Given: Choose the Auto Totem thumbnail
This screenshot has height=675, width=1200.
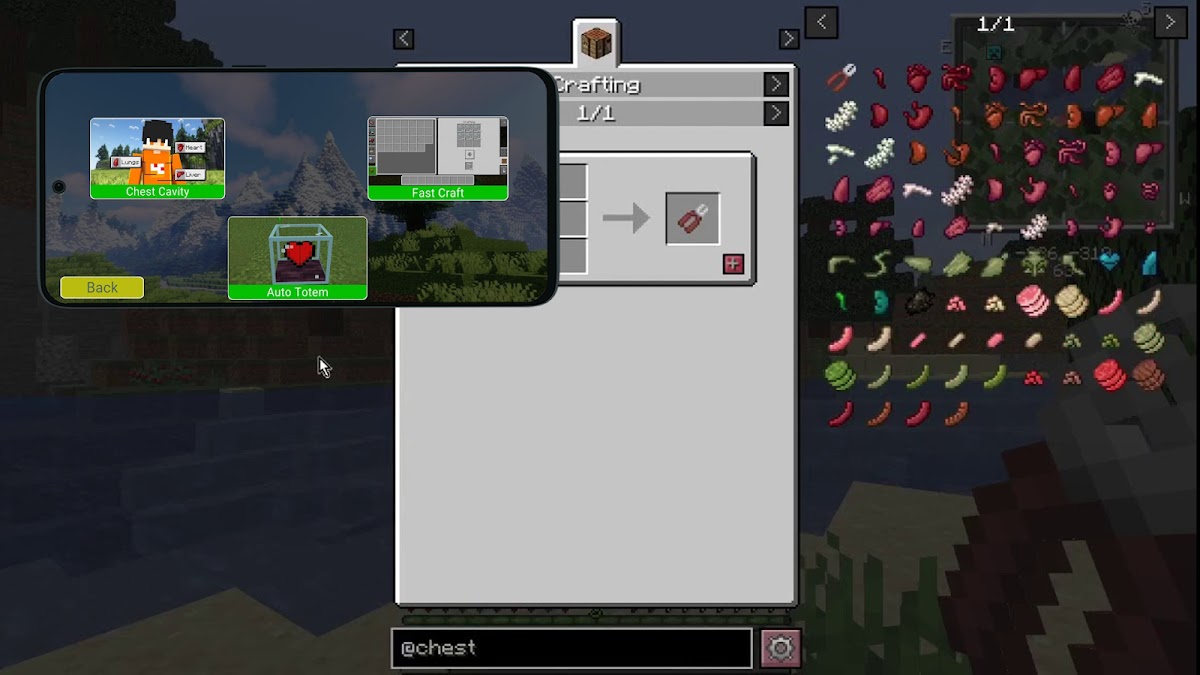Looking at the screenshot, I should [297, 257].
